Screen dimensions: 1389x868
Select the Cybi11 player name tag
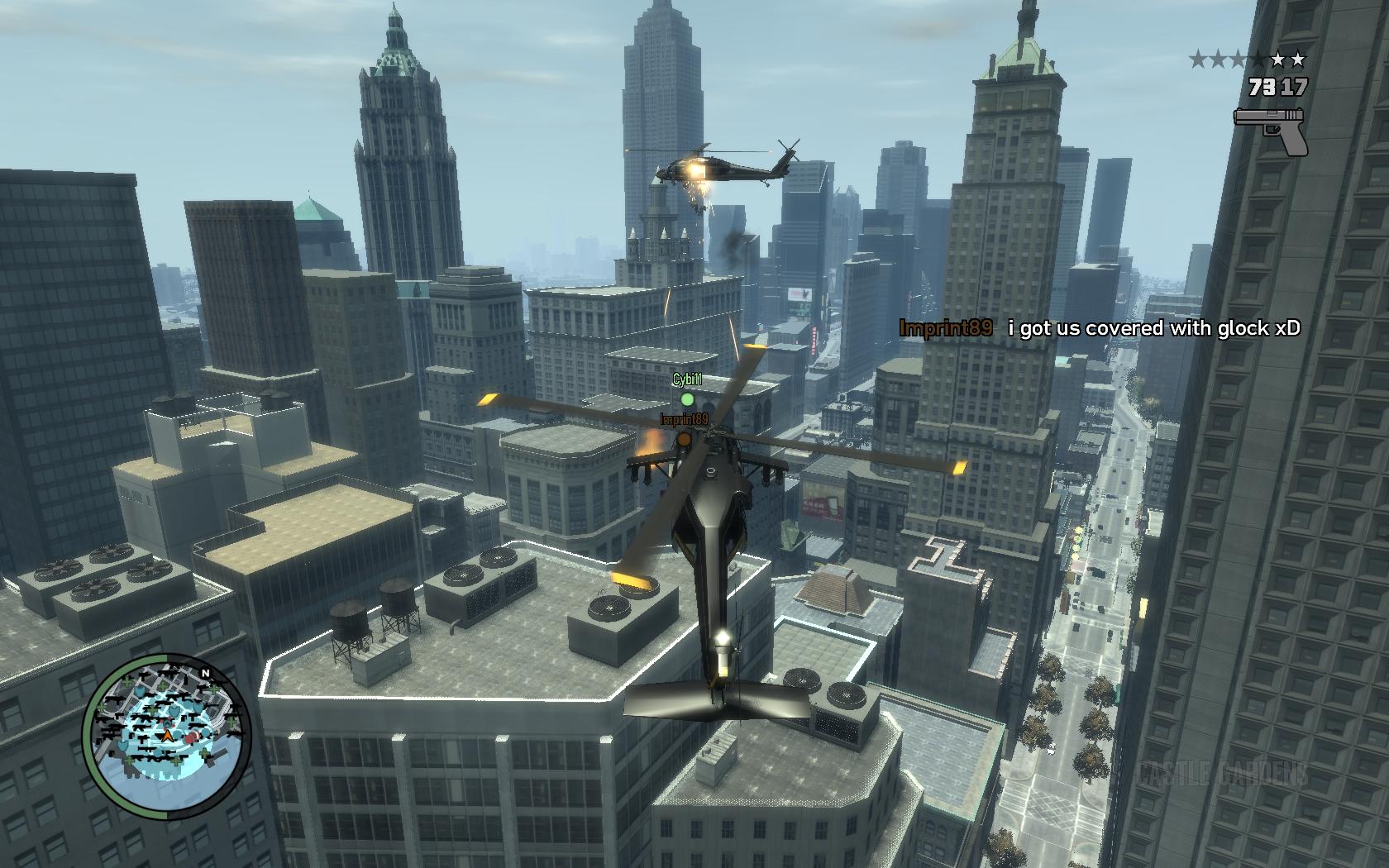point(687,379)
